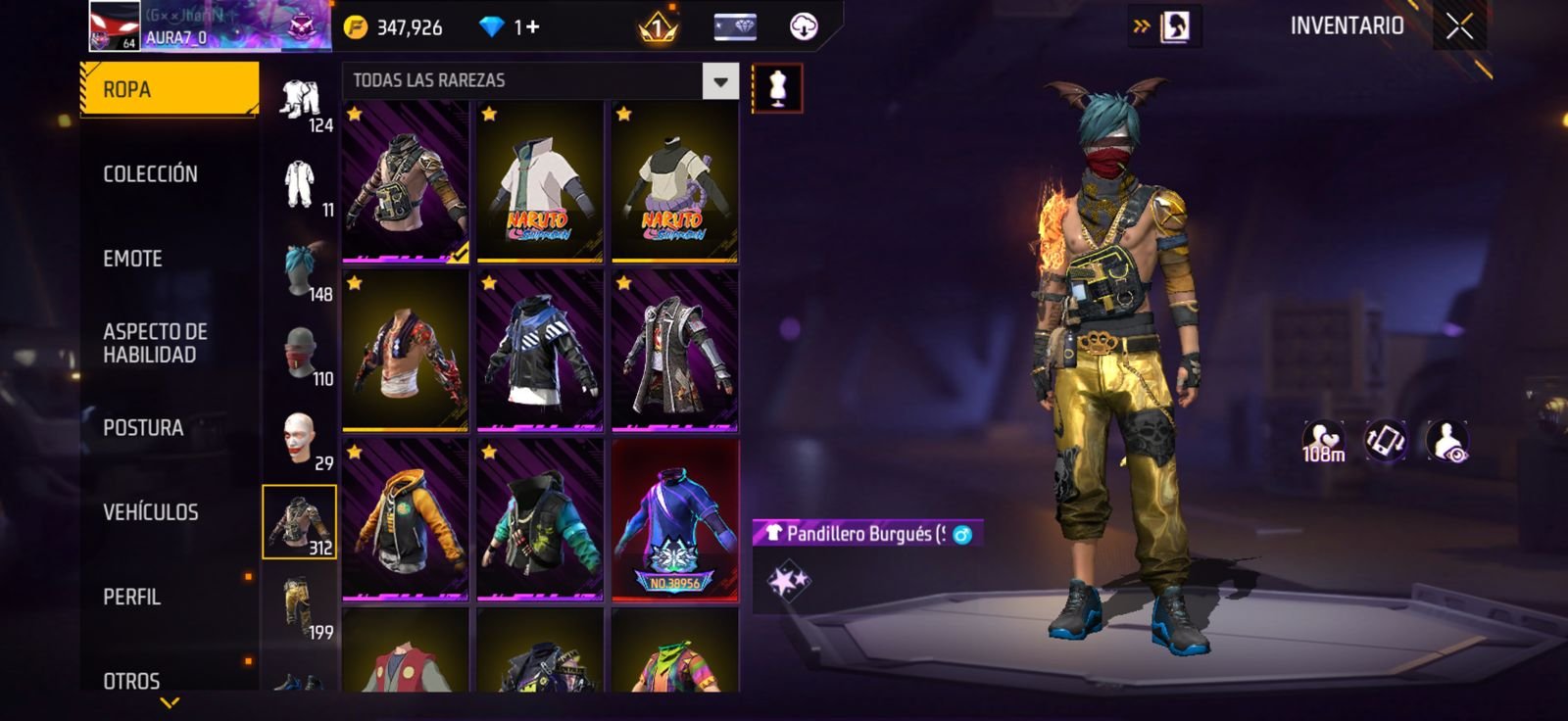Select the full outfit sets category showing 124

pyautogui.click(x=300, y=101)
